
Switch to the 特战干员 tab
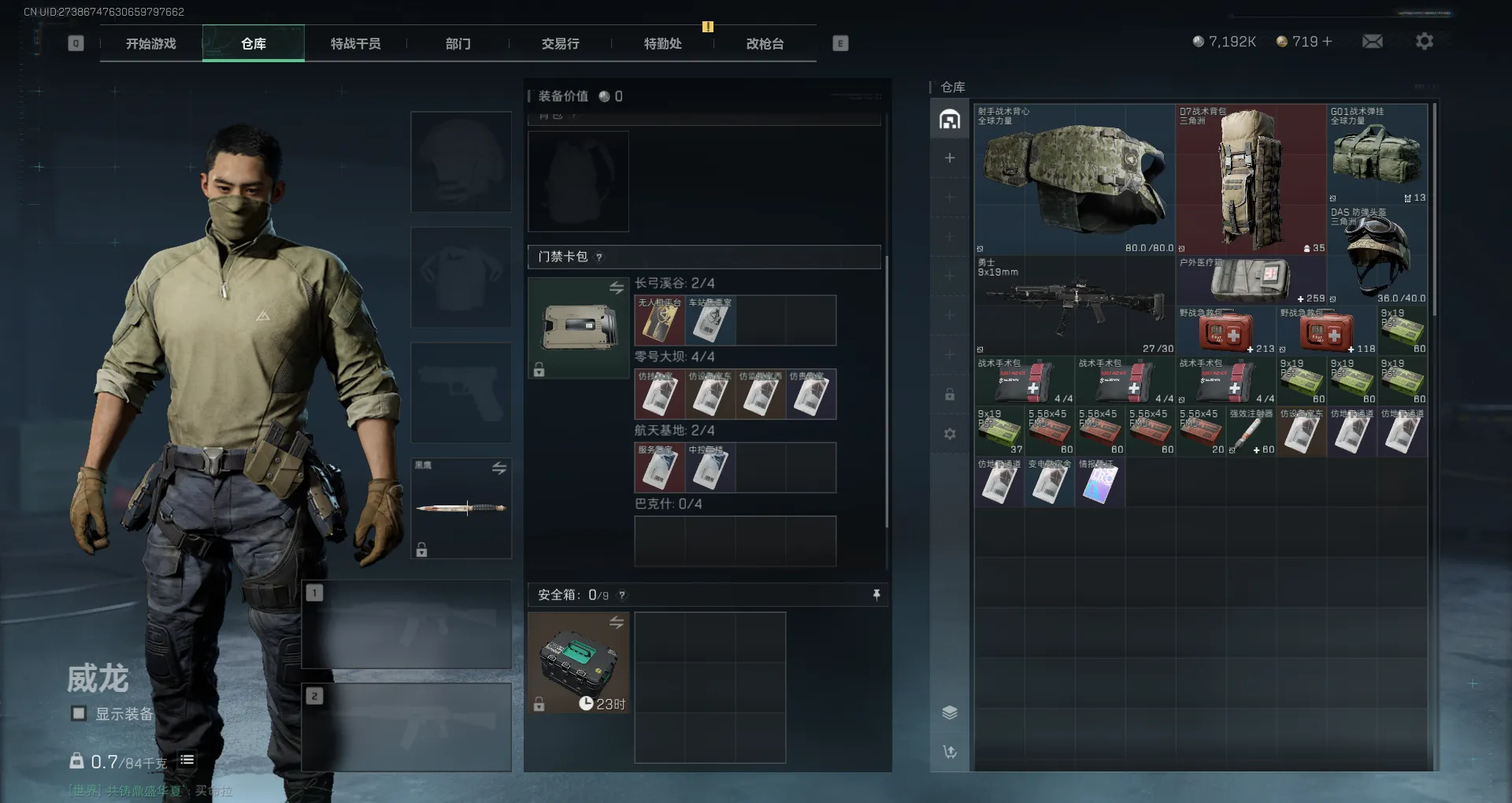pyautogui.click(x=356, y=44)
